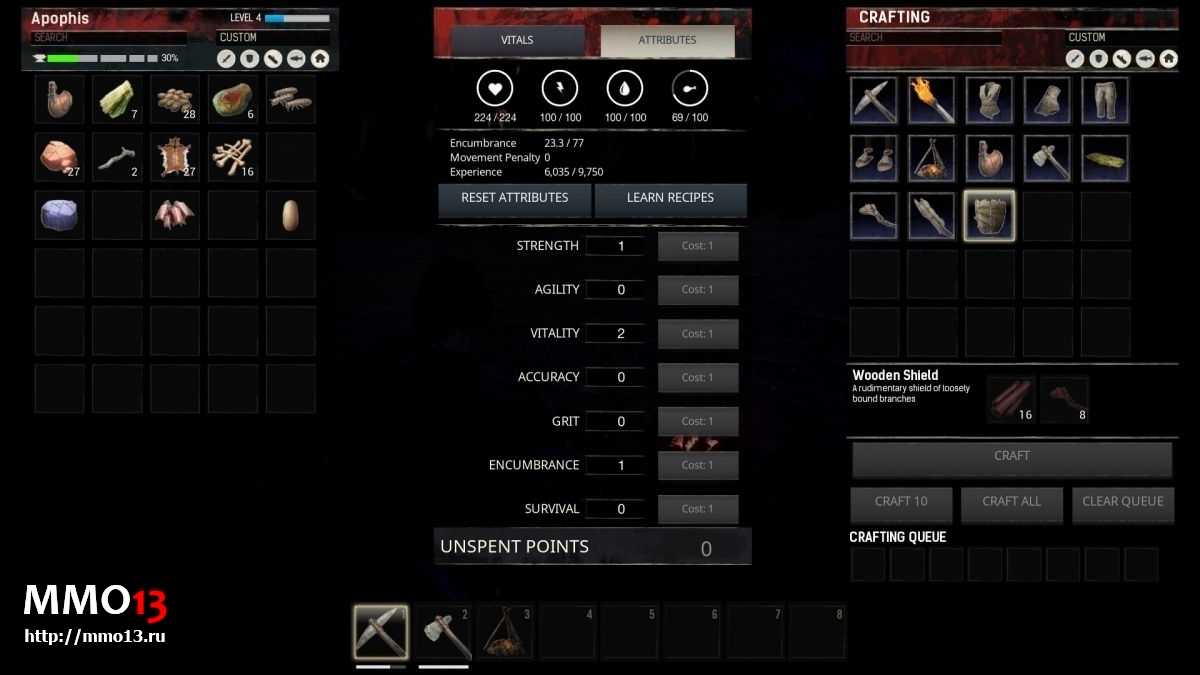
Task: Select the hide stack of 27
Action: click(x=175, y=157)
